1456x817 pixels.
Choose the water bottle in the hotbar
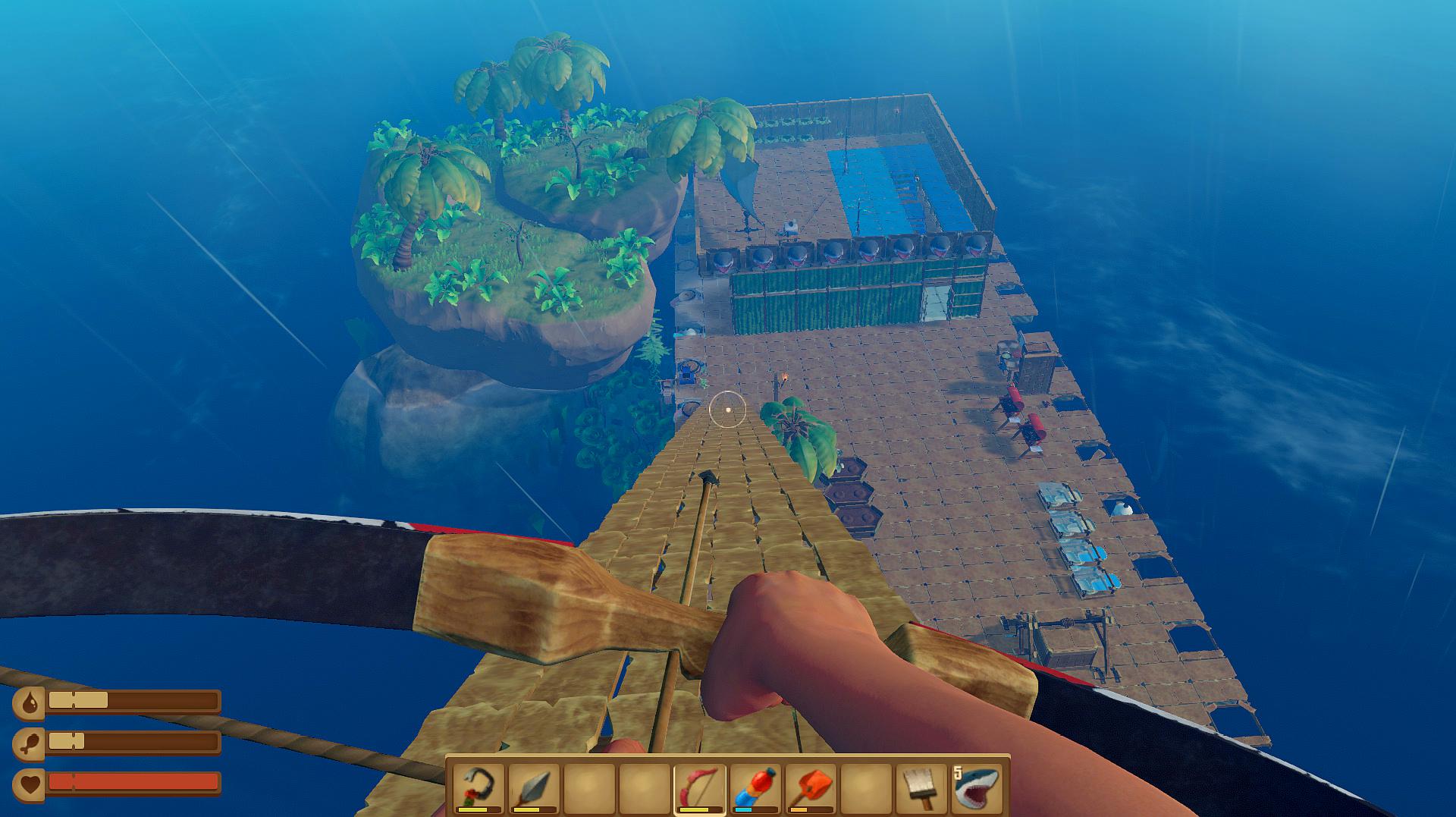click(755, 788)
